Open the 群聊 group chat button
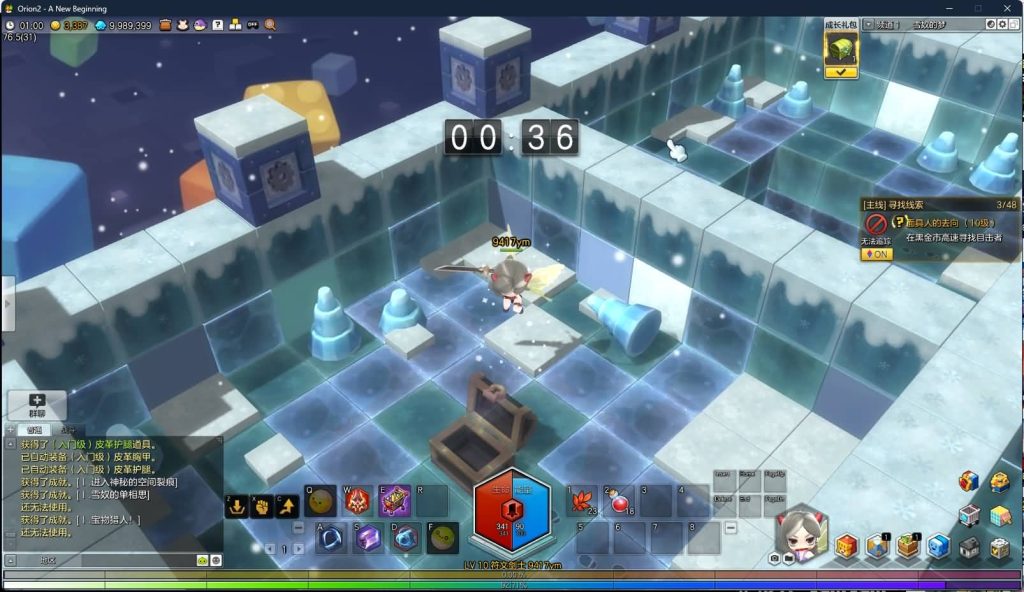This screenshot has height=592, width=1024. [37, 405]
